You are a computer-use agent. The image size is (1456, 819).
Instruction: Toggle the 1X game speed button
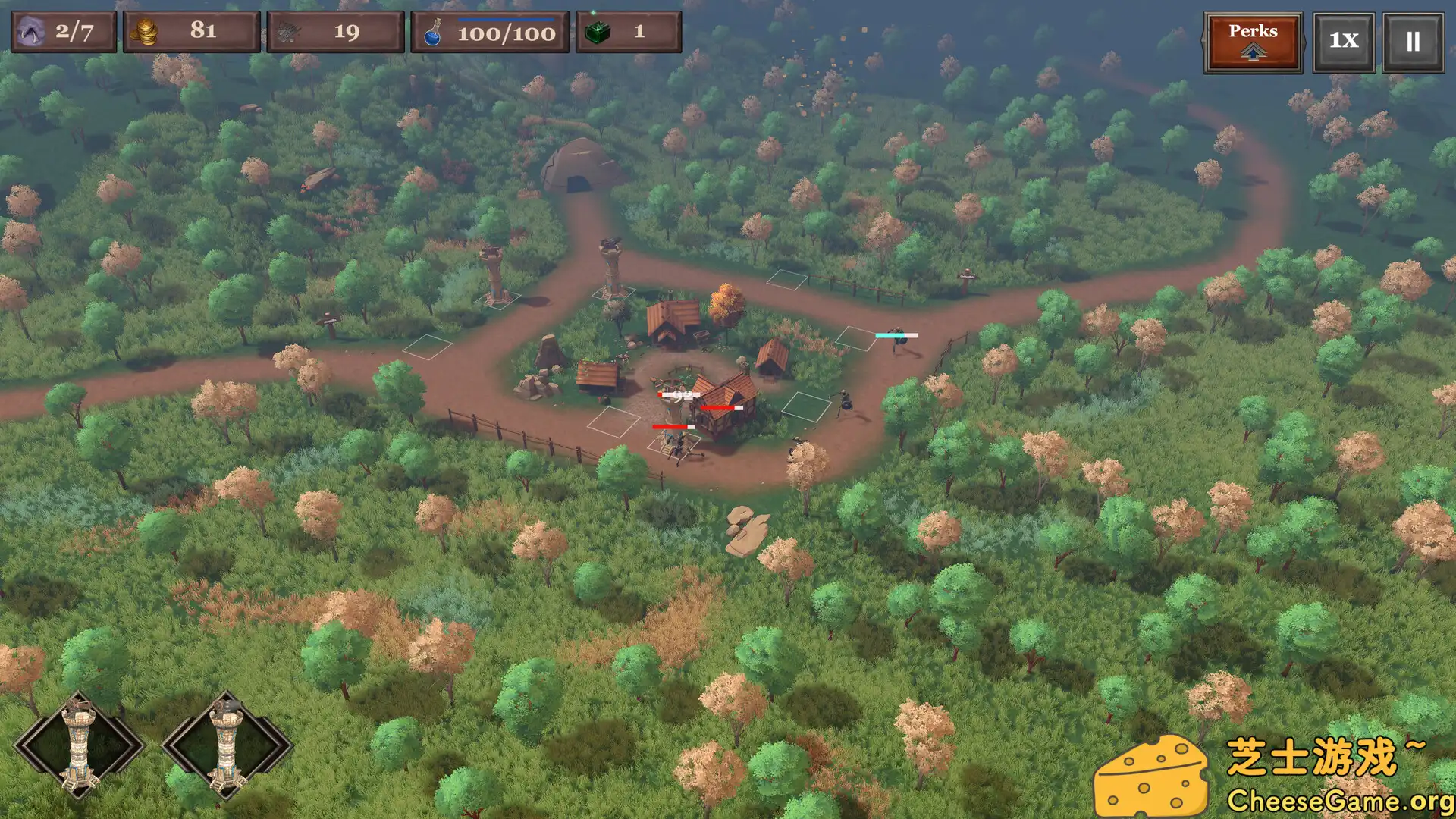click(x=1343, y=42)
